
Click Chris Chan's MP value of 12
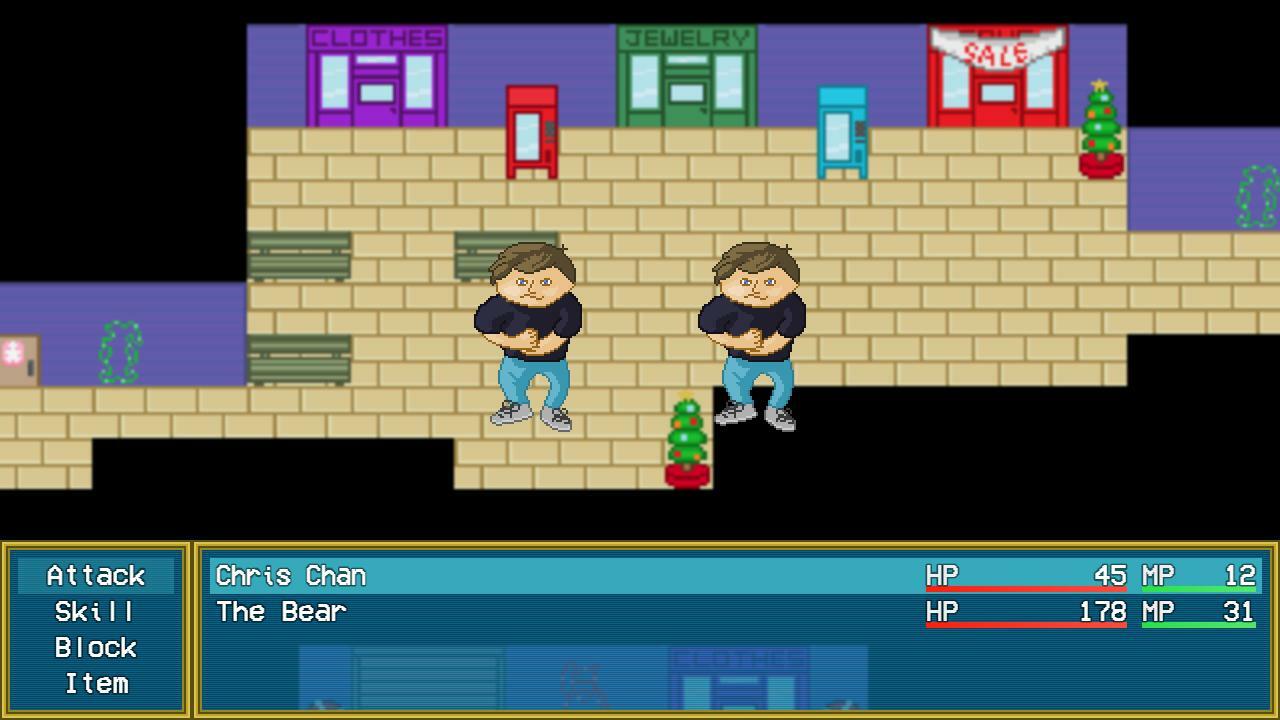[x=1243, y=576]
